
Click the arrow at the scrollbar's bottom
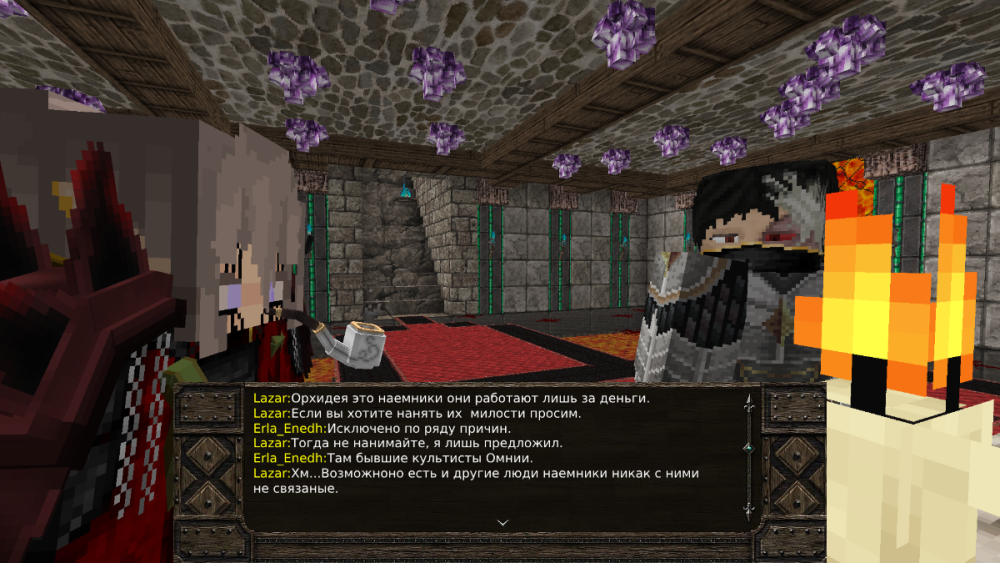coord(749,510)
